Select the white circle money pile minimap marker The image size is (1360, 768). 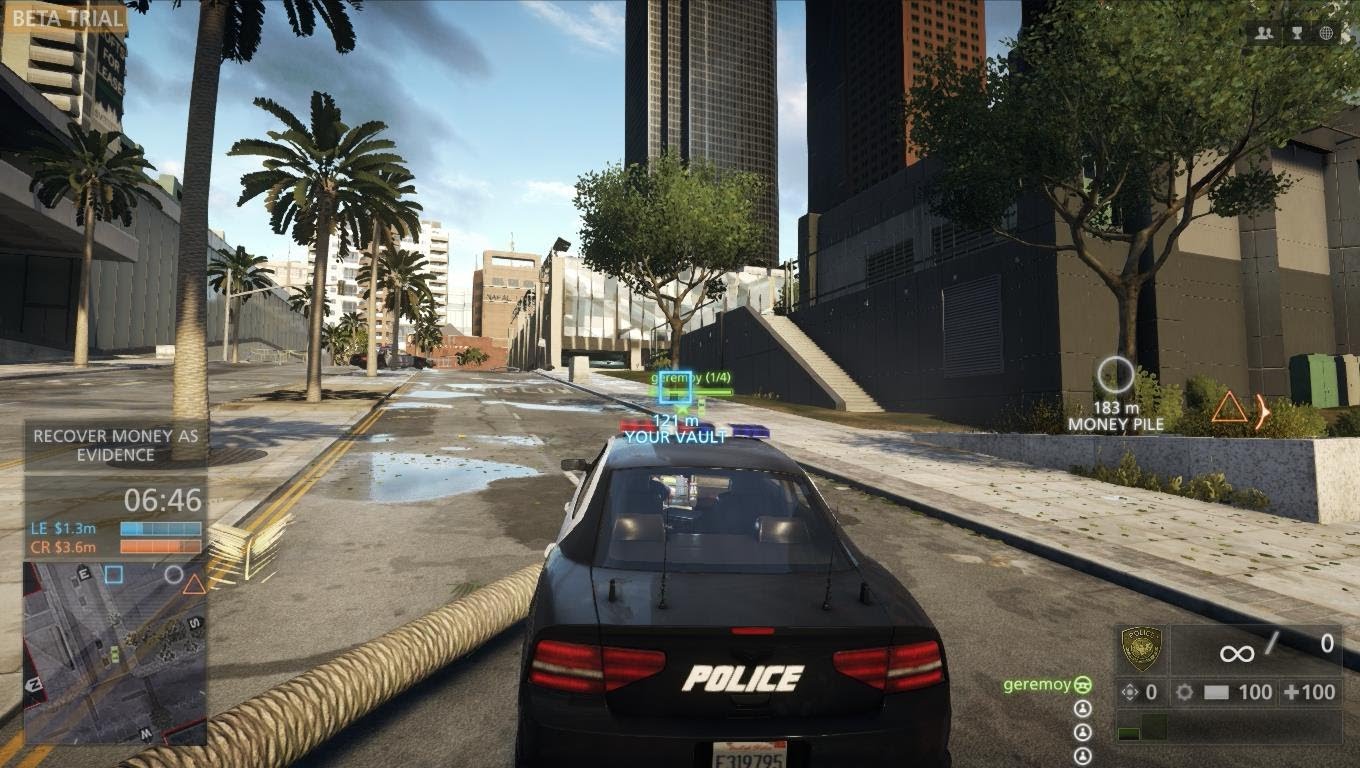pos(174,574)
